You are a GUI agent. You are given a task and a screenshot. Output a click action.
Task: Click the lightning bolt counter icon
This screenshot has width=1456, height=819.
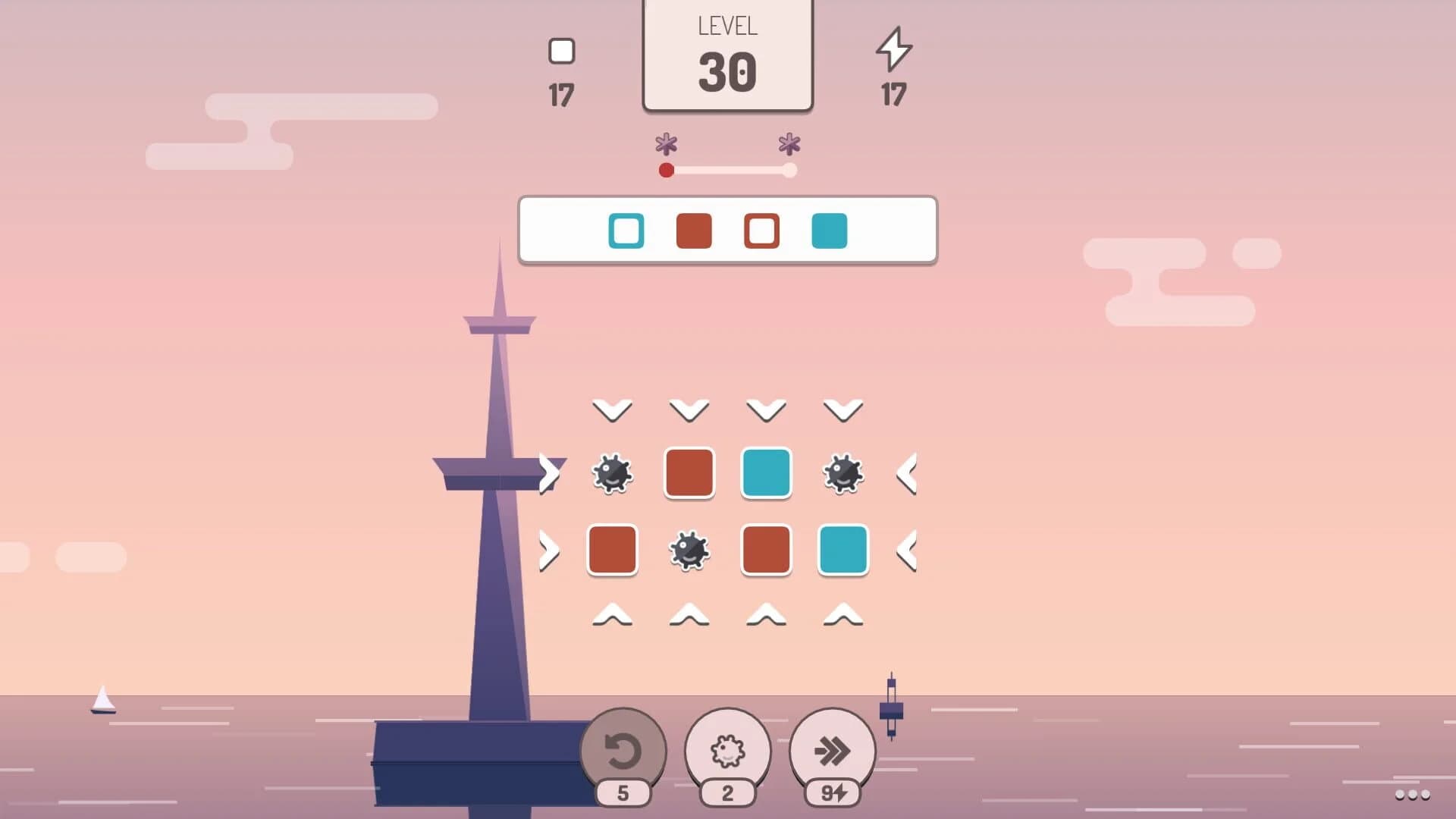[x=895, y=52]
